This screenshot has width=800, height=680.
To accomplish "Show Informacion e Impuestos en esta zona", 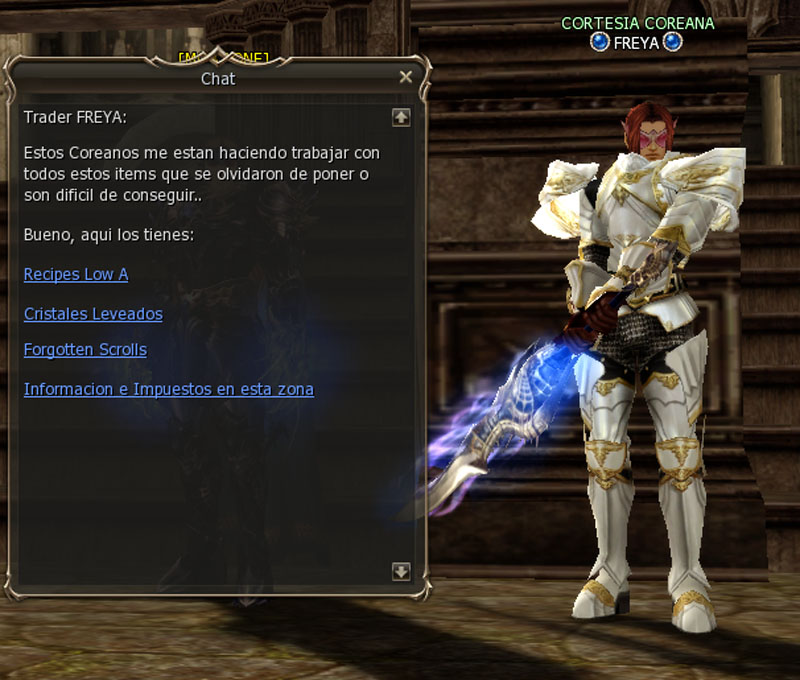I will click(x=169, y=389).
